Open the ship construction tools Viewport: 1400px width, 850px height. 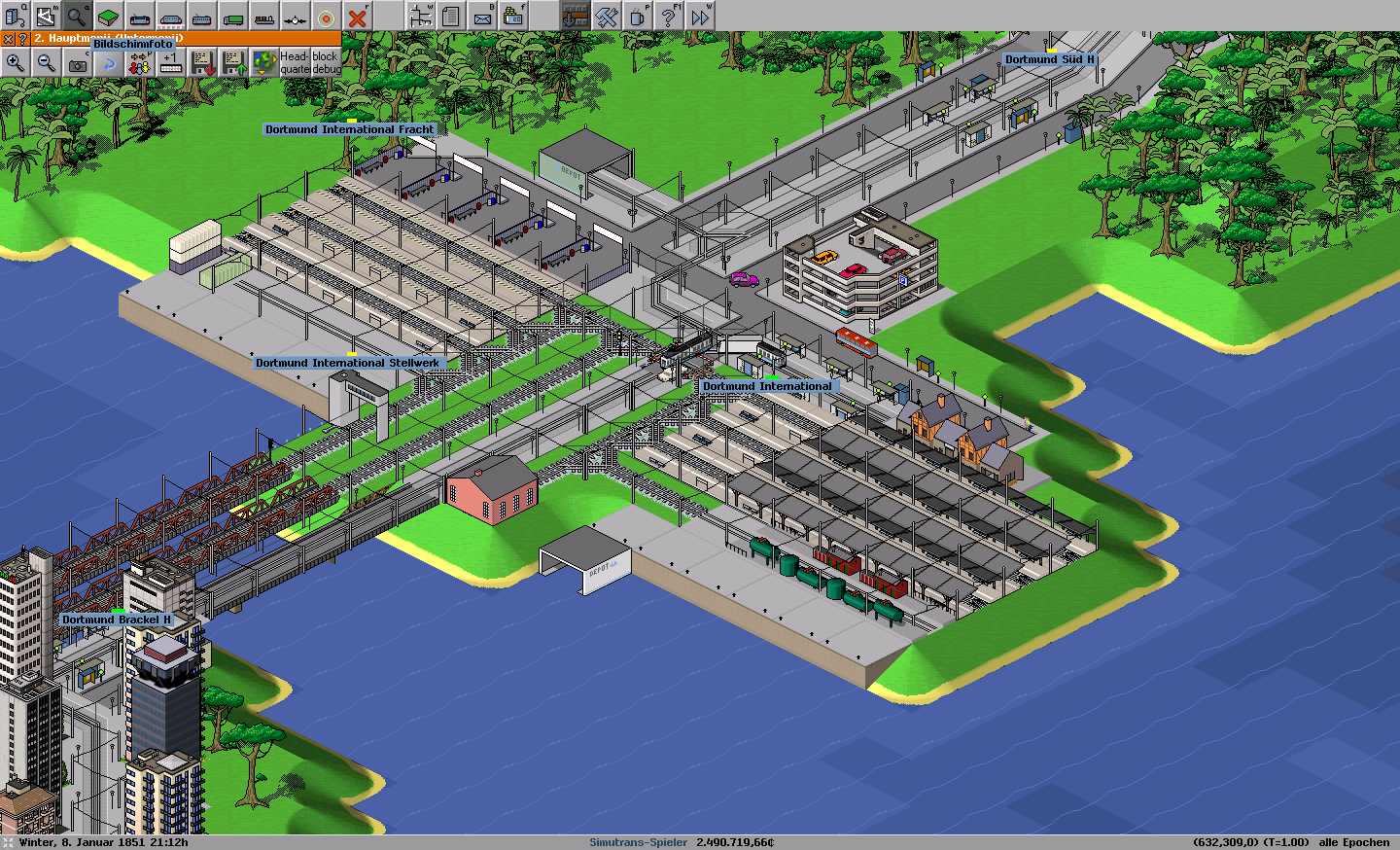click(x=264, y=16)
